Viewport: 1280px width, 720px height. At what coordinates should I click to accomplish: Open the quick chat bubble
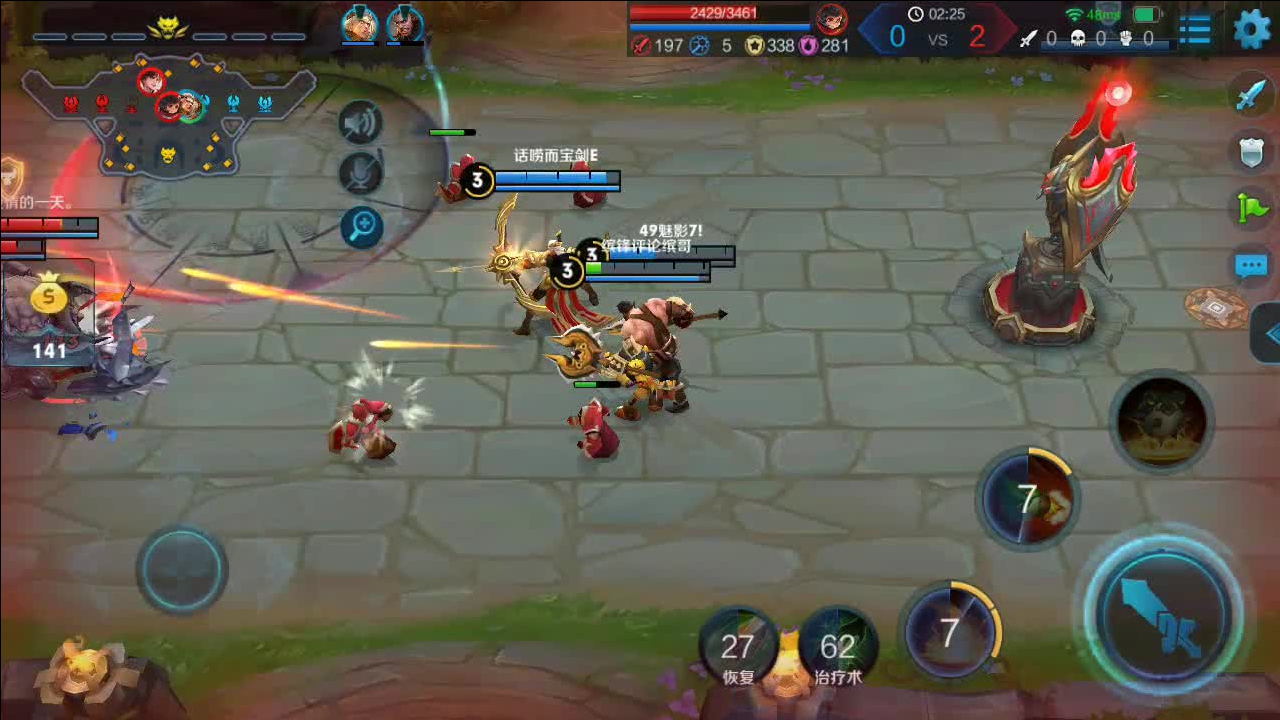click(x=1251, y=265)
